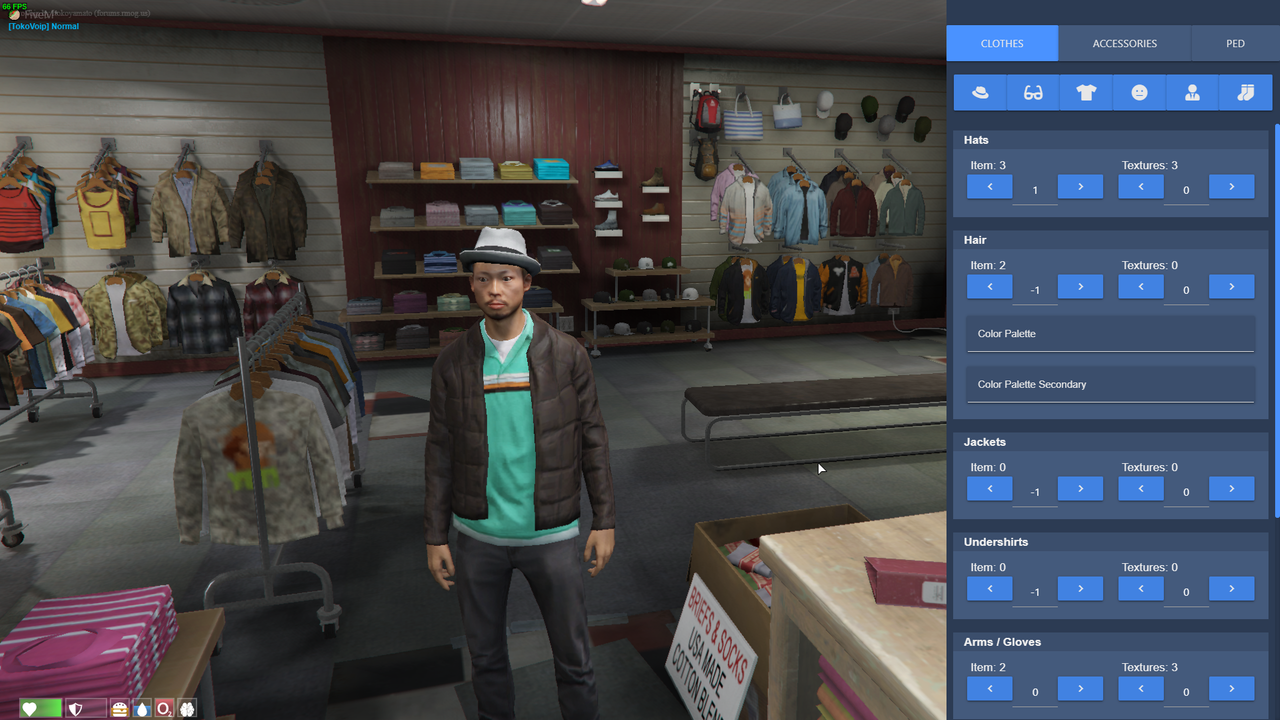Viewport: 1280px width, 720px height.
Task: Advance to next Hats texture
Action: 1231,187
